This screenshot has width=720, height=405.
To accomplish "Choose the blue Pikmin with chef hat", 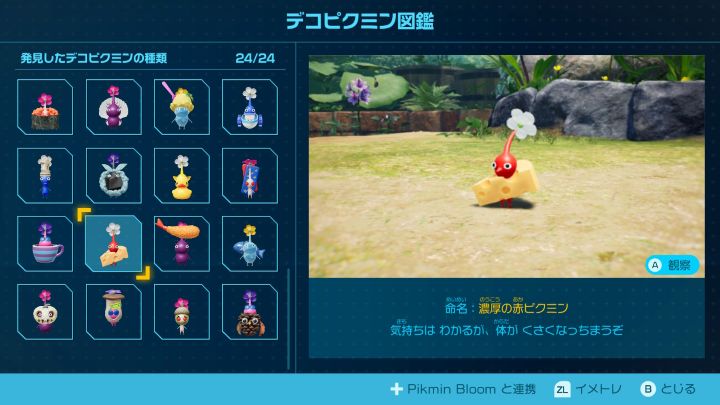I will 45,175.
